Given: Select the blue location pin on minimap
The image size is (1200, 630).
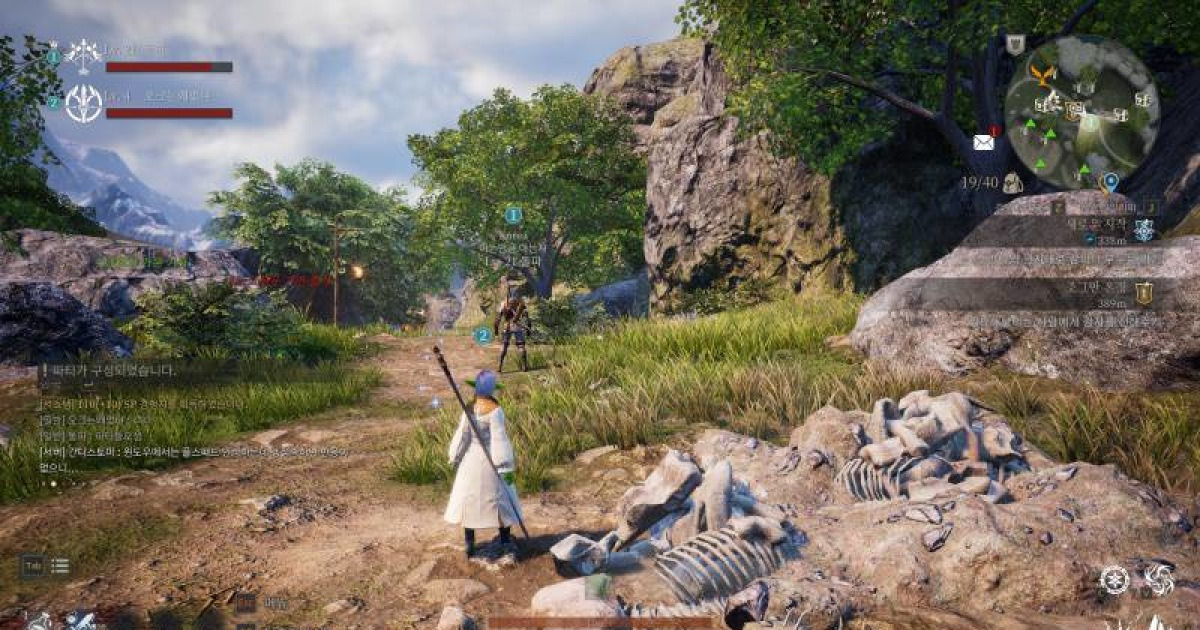Looking at the screenshot, I should 1109,182.
